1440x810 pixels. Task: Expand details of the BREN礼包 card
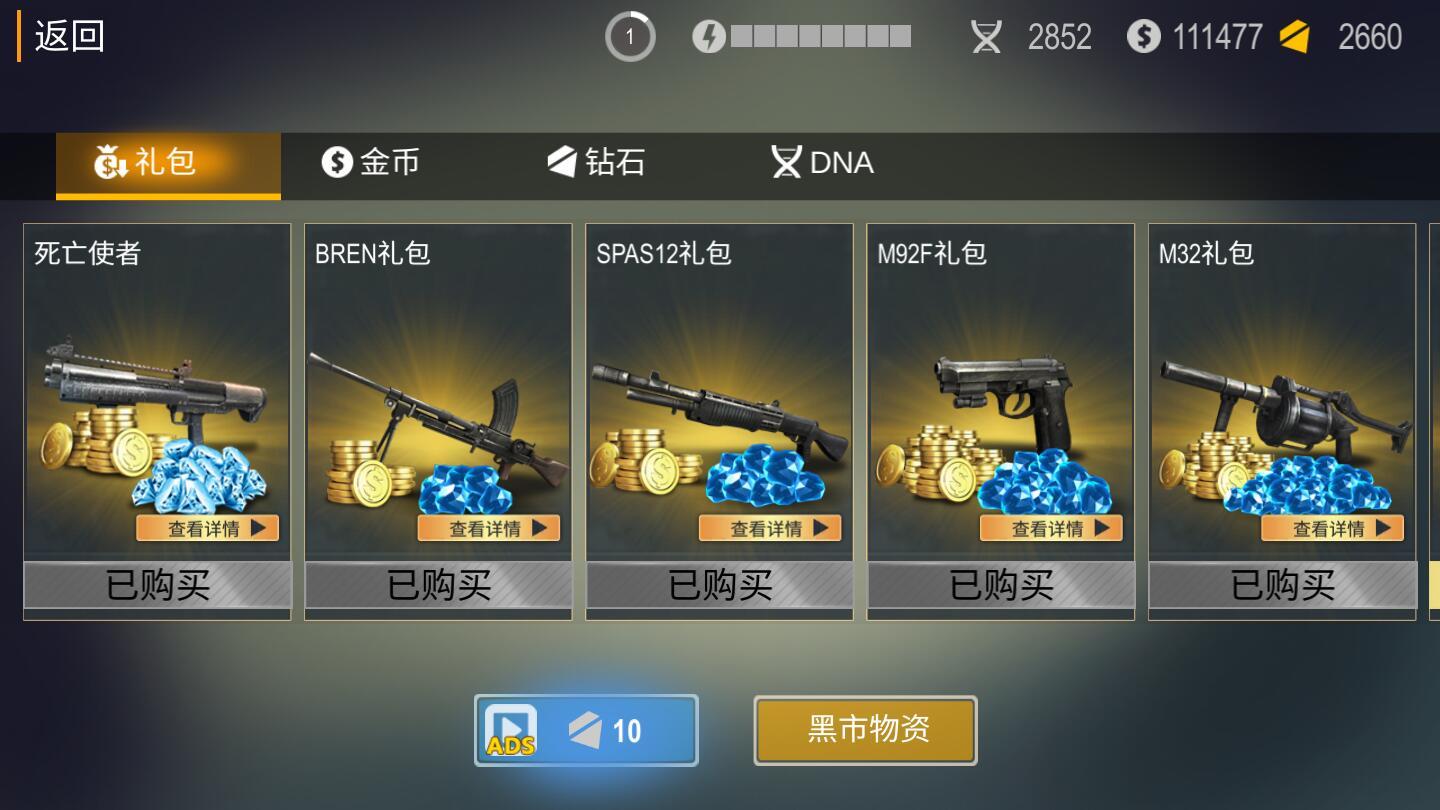489,528
